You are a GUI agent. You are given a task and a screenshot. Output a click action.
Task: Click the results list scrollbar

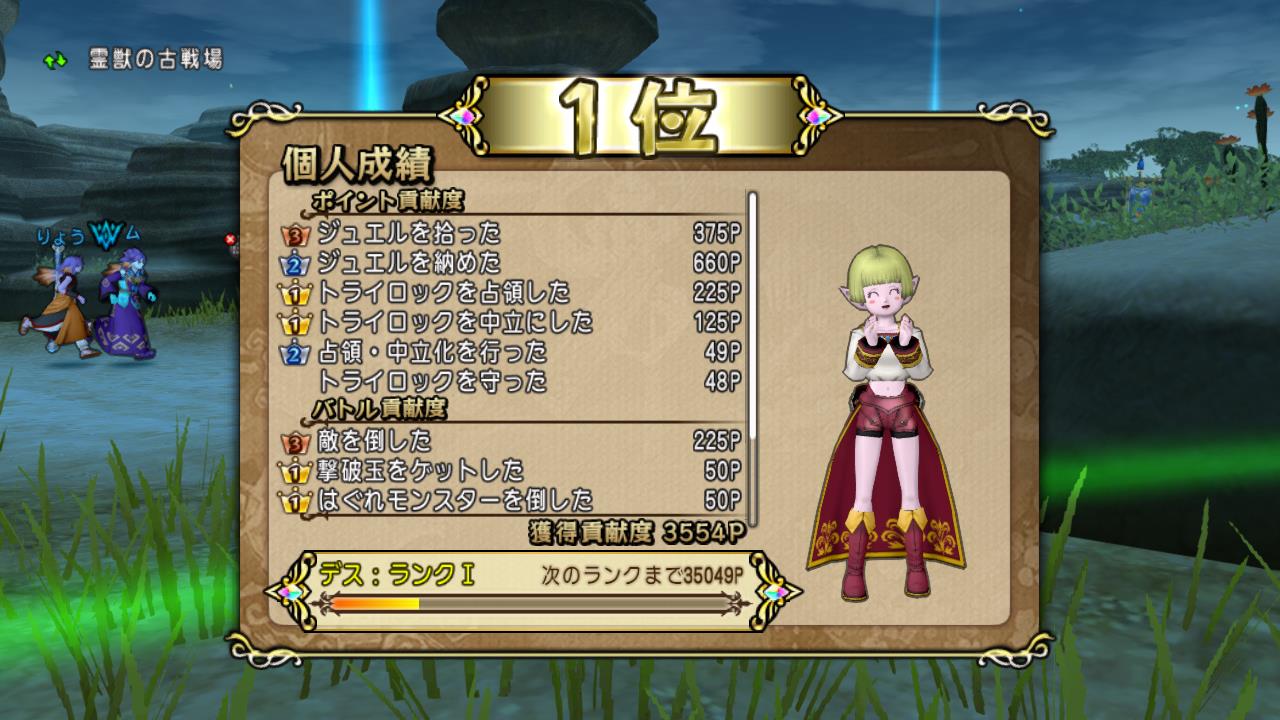[x=752, y=357]
